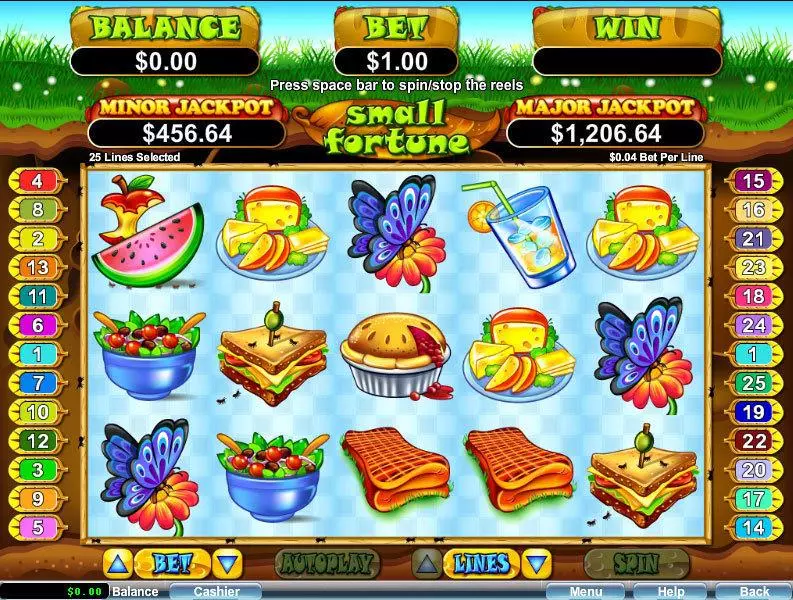Choose payline number 10
Screen dimensions: 793x600
38,411
